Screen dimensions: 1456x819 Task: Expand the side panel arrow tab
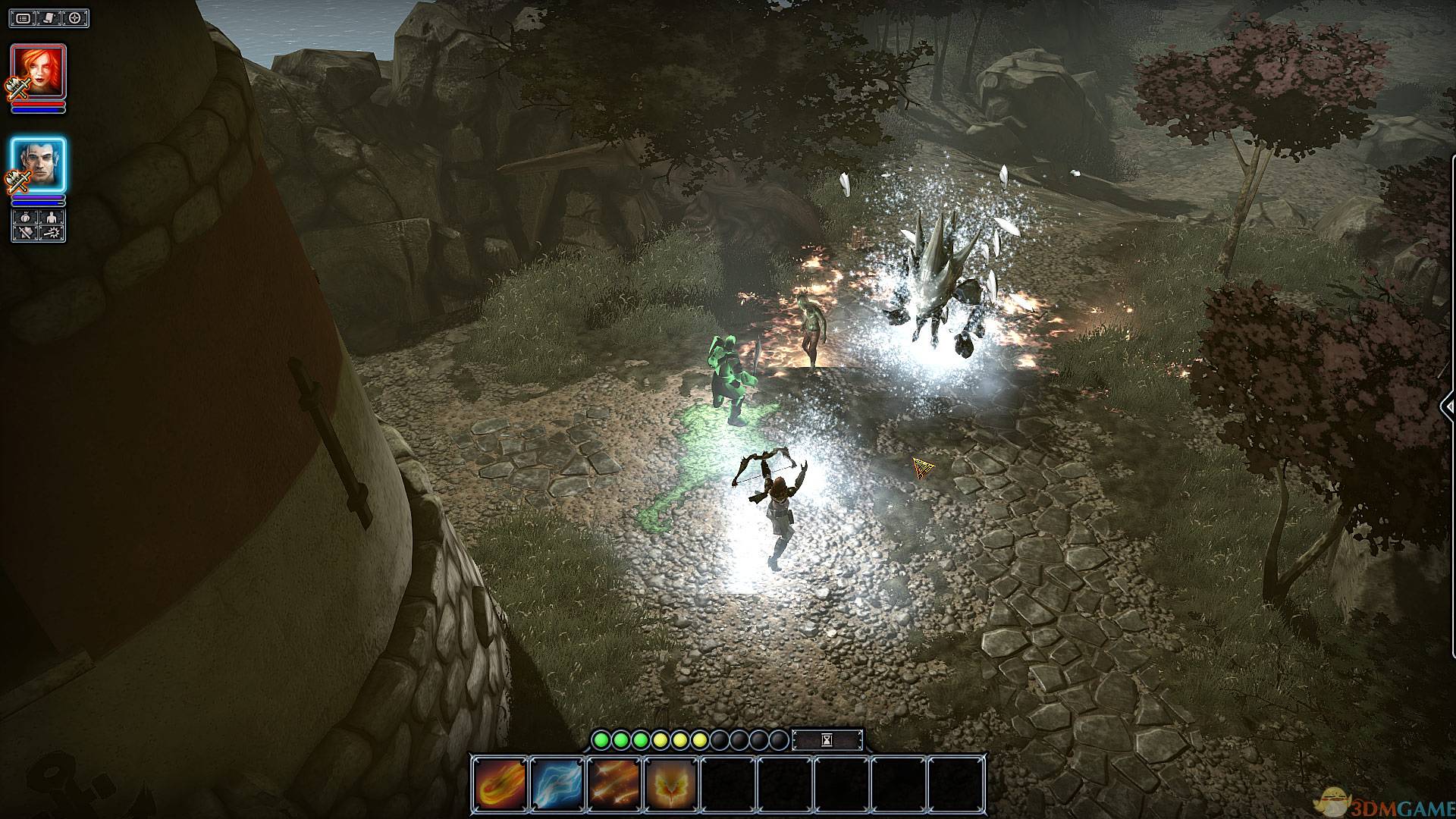[x=1448, y=406]
